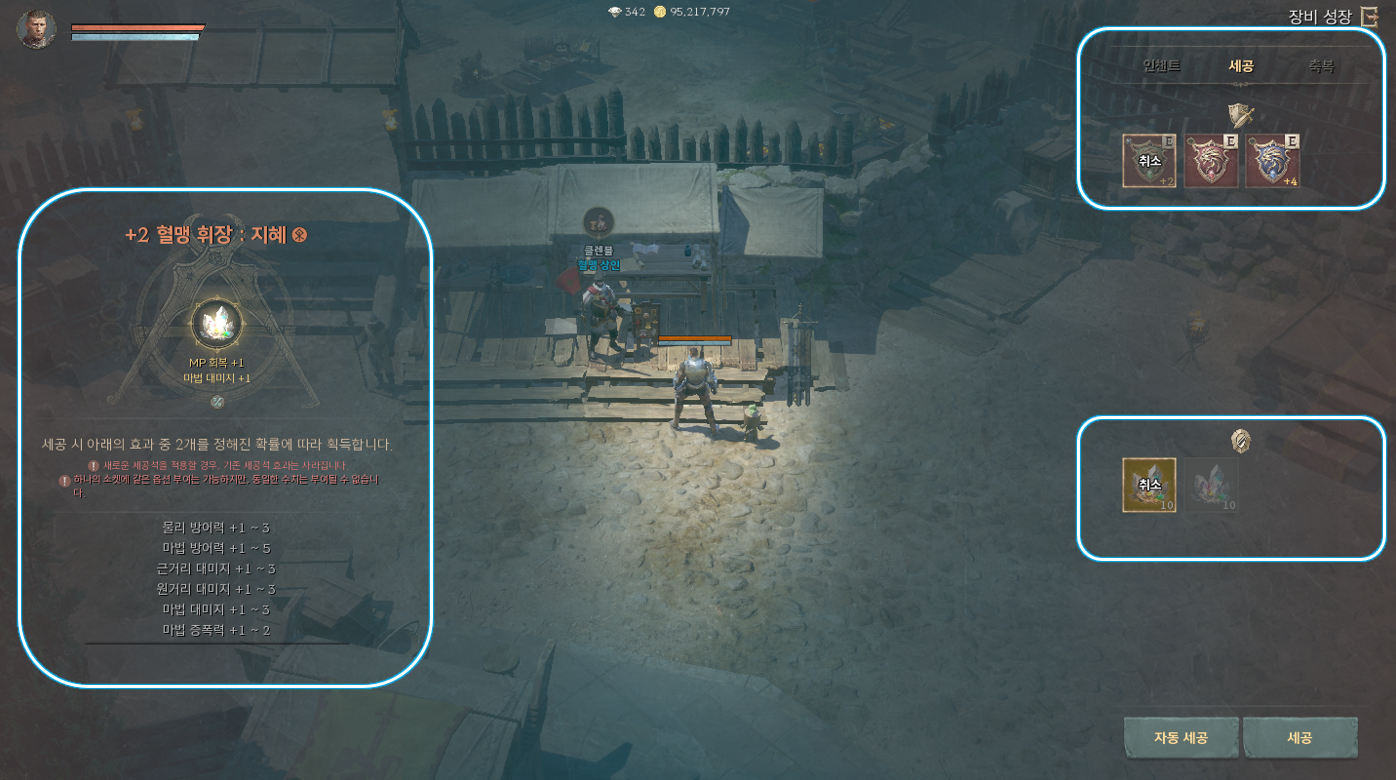1396x780 pixels.
Task: Close the 장비 성장 screen via exit icon
Action: click(1369, 17)
